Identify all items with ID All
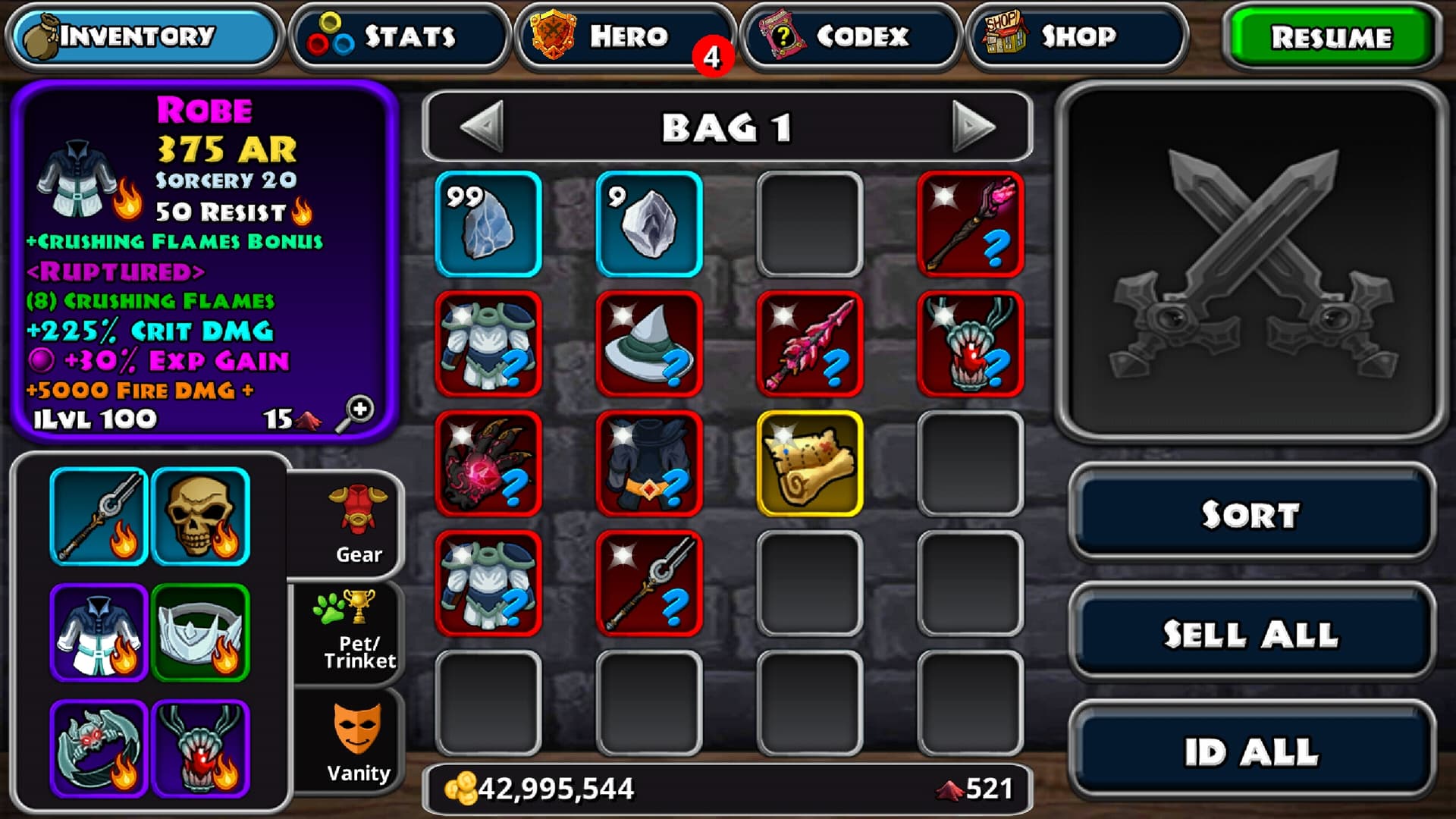Screen dimensions: 1456x819 1251,752
